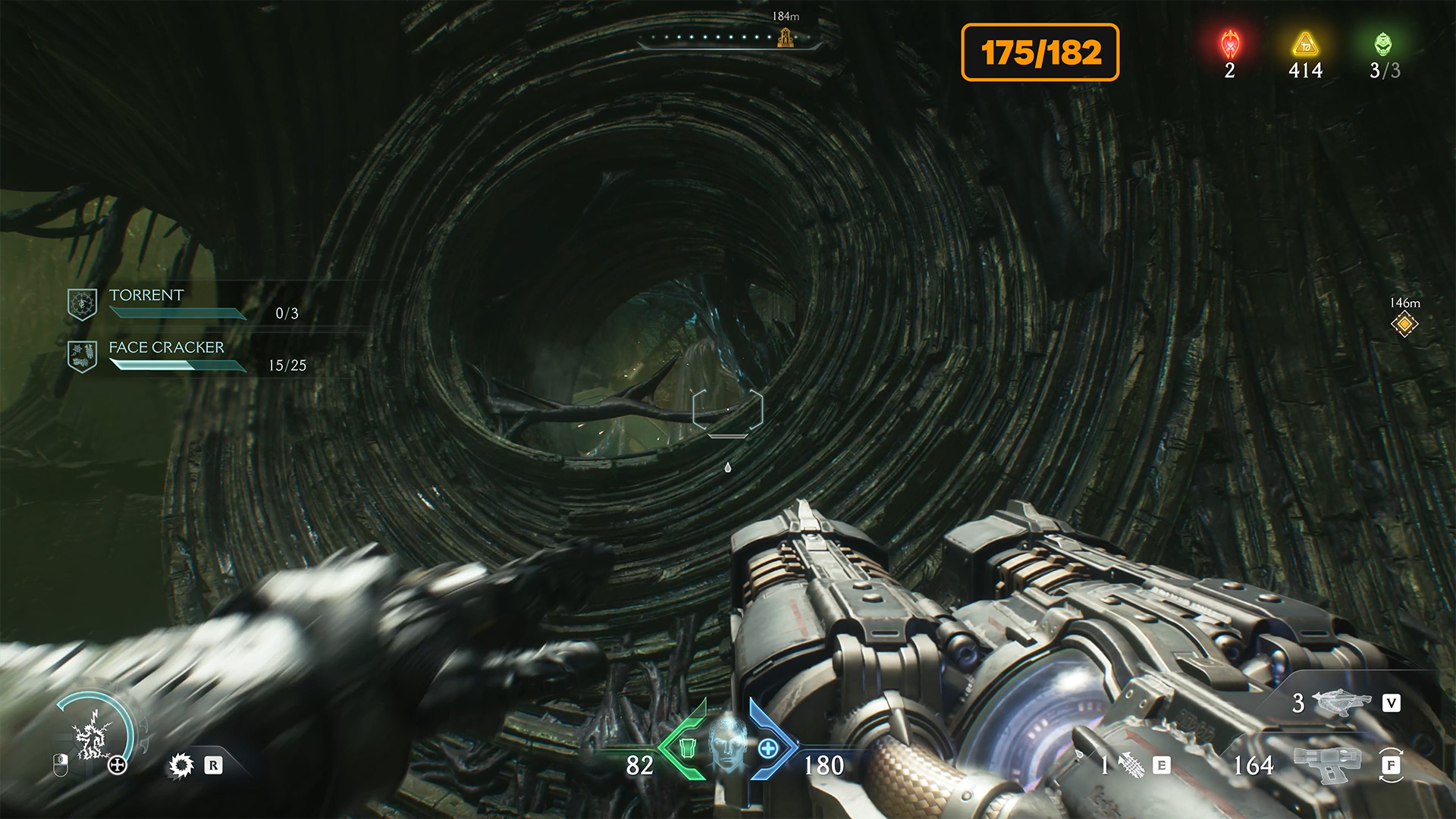Click the gold currency triangle icon
Screen dimensions: 1456x819
click(1305, 44)
